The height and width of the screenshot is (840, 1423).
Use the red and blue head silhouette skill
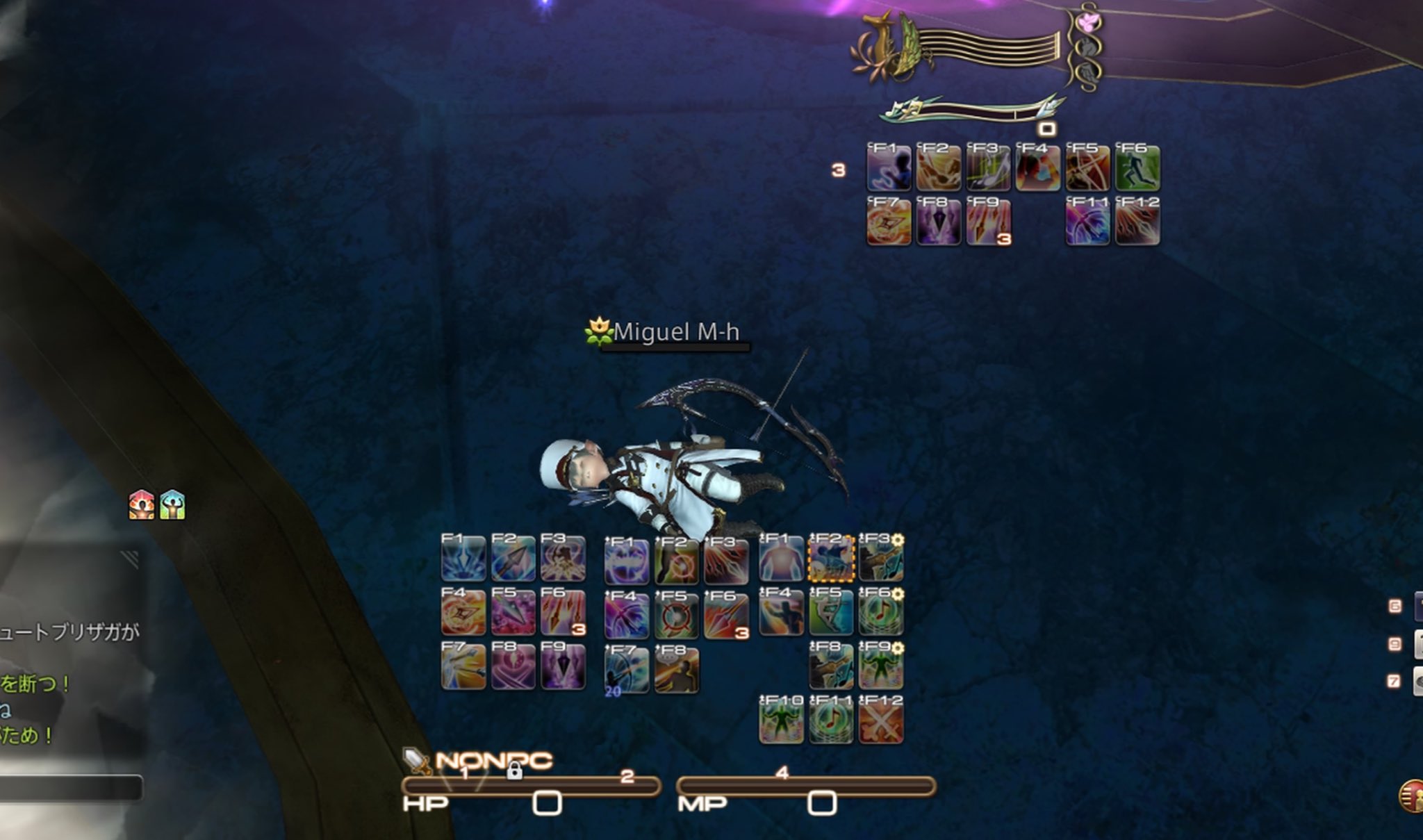(x=1037, y=168)
